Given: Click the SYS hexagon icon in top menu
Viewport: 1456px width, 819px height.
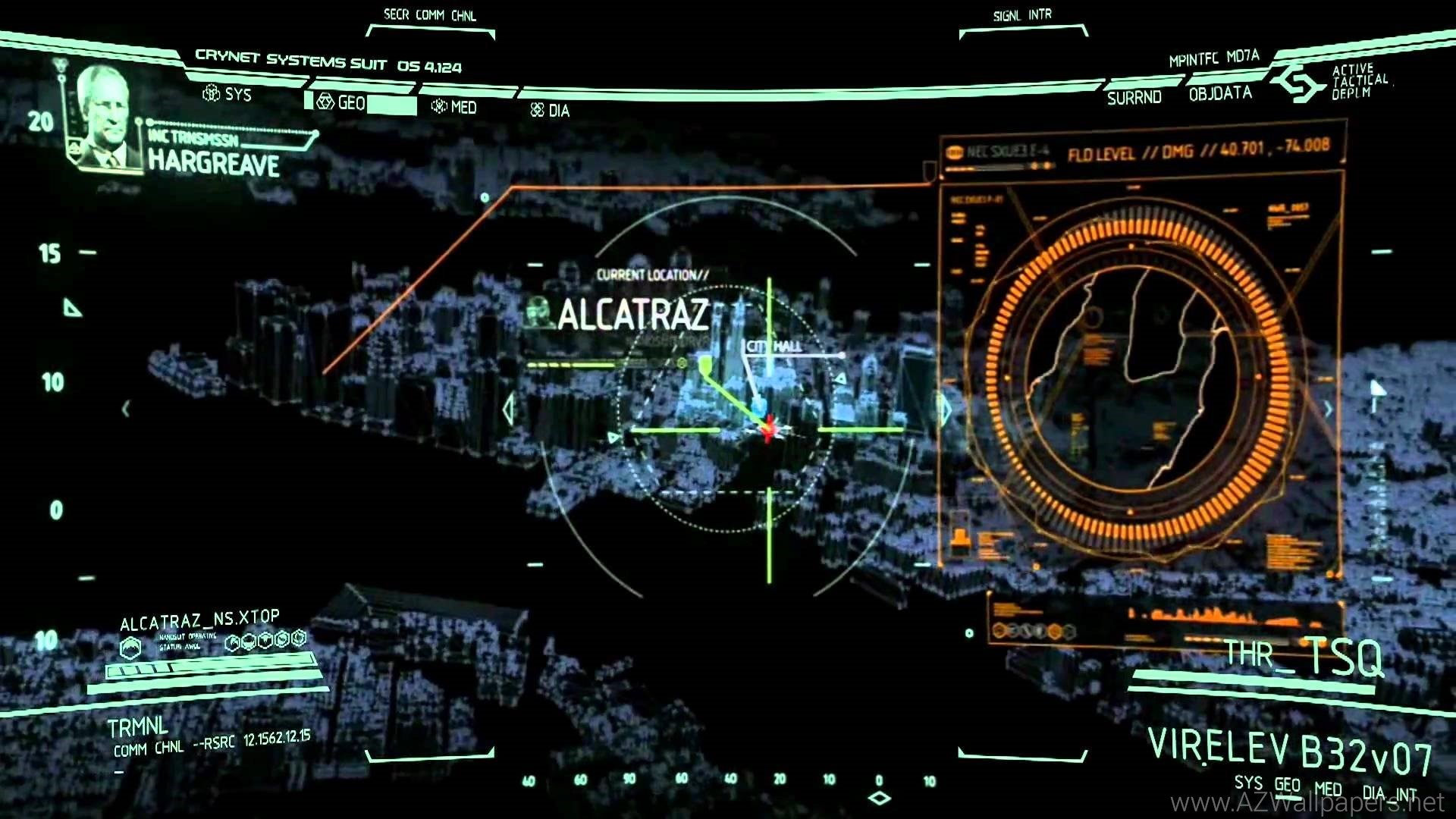Looking at the screenshot, I should (210, 94).
